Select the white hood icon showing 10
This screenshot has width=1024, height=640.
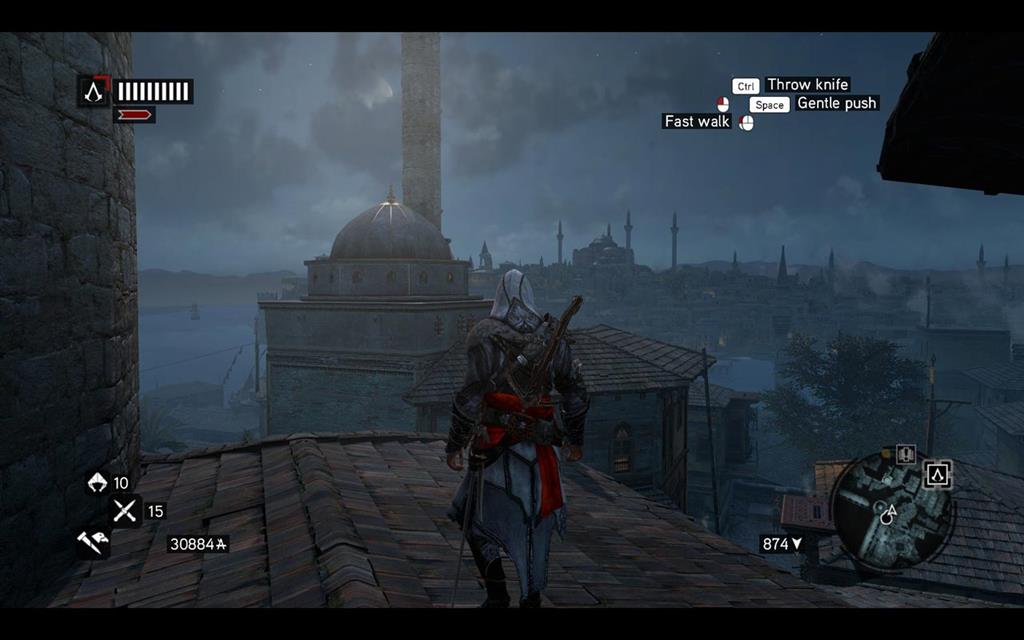click(x=97, y=483)
